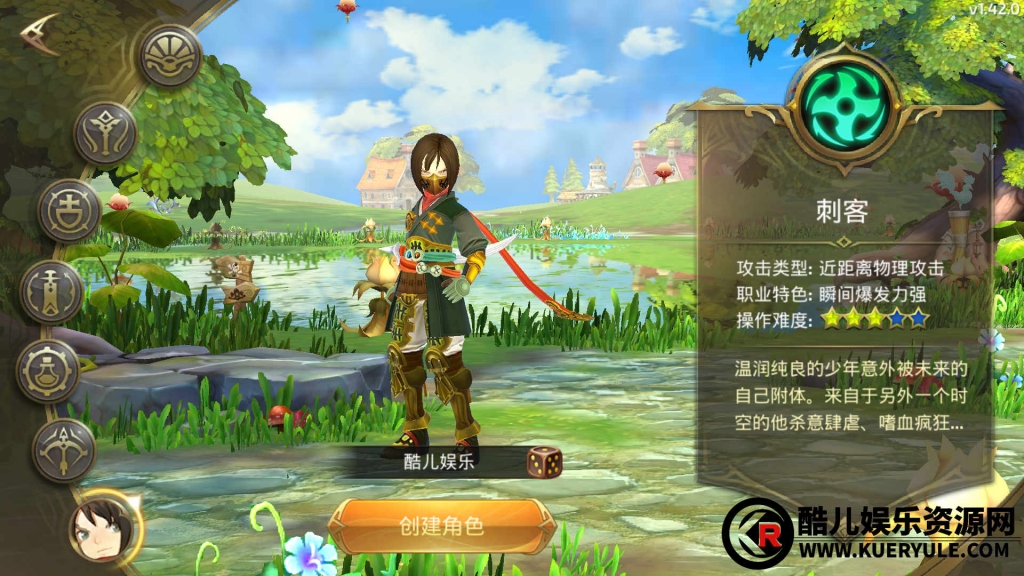This screenshot has height=576, width=1024.
Task: Select the sword class icon
Action: [x=51, y=291]
